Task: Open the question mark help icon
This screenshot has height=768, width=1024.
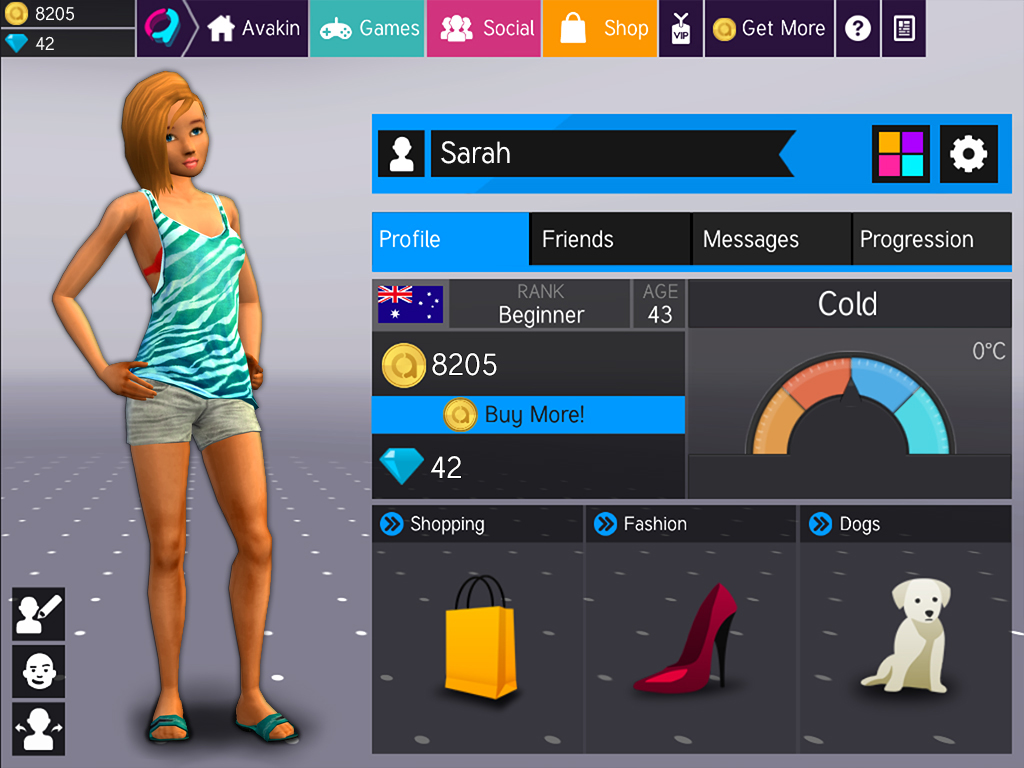Action: [857, 28]
